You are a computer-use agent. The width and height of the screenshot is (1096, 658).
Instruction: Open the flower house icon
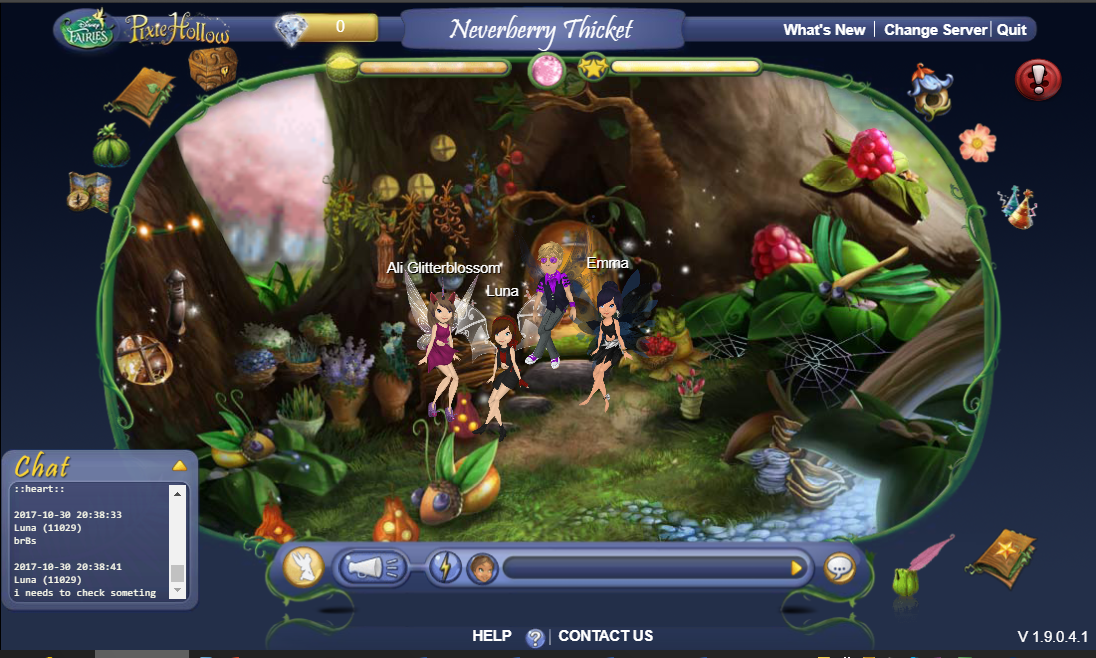[929, 90]
